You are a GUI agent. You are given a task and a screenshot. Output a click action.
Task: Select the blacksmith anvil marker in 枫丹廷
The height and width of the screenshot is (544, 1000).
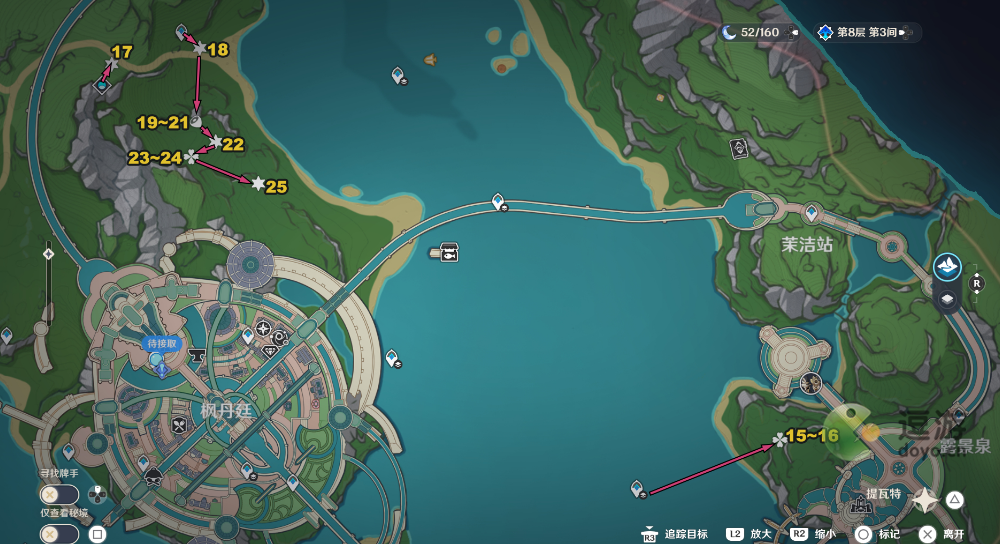197,354
